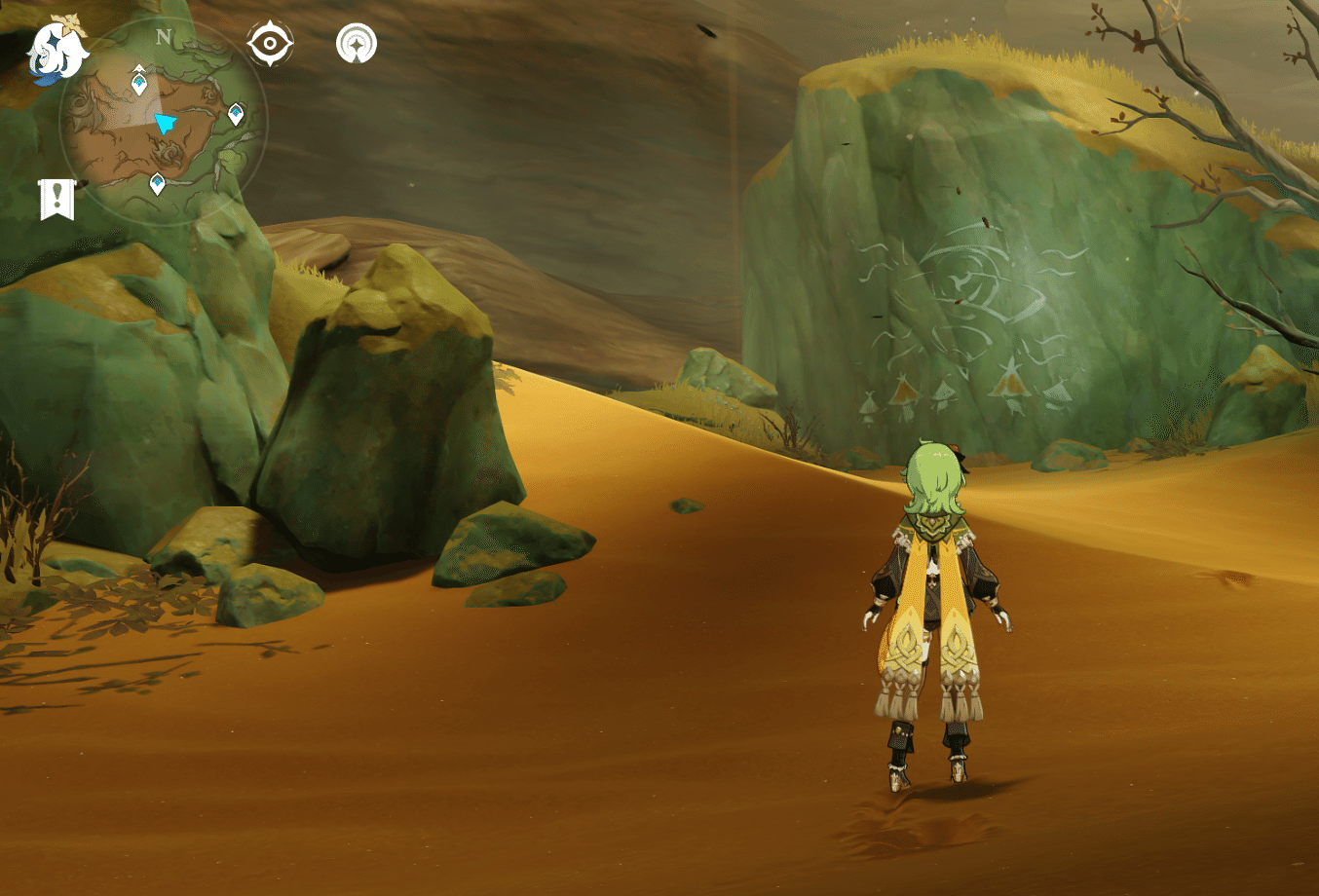Click the blue player arrow on the minimap
Screen dimensions: 1319x896
click(x=166, y=123)
